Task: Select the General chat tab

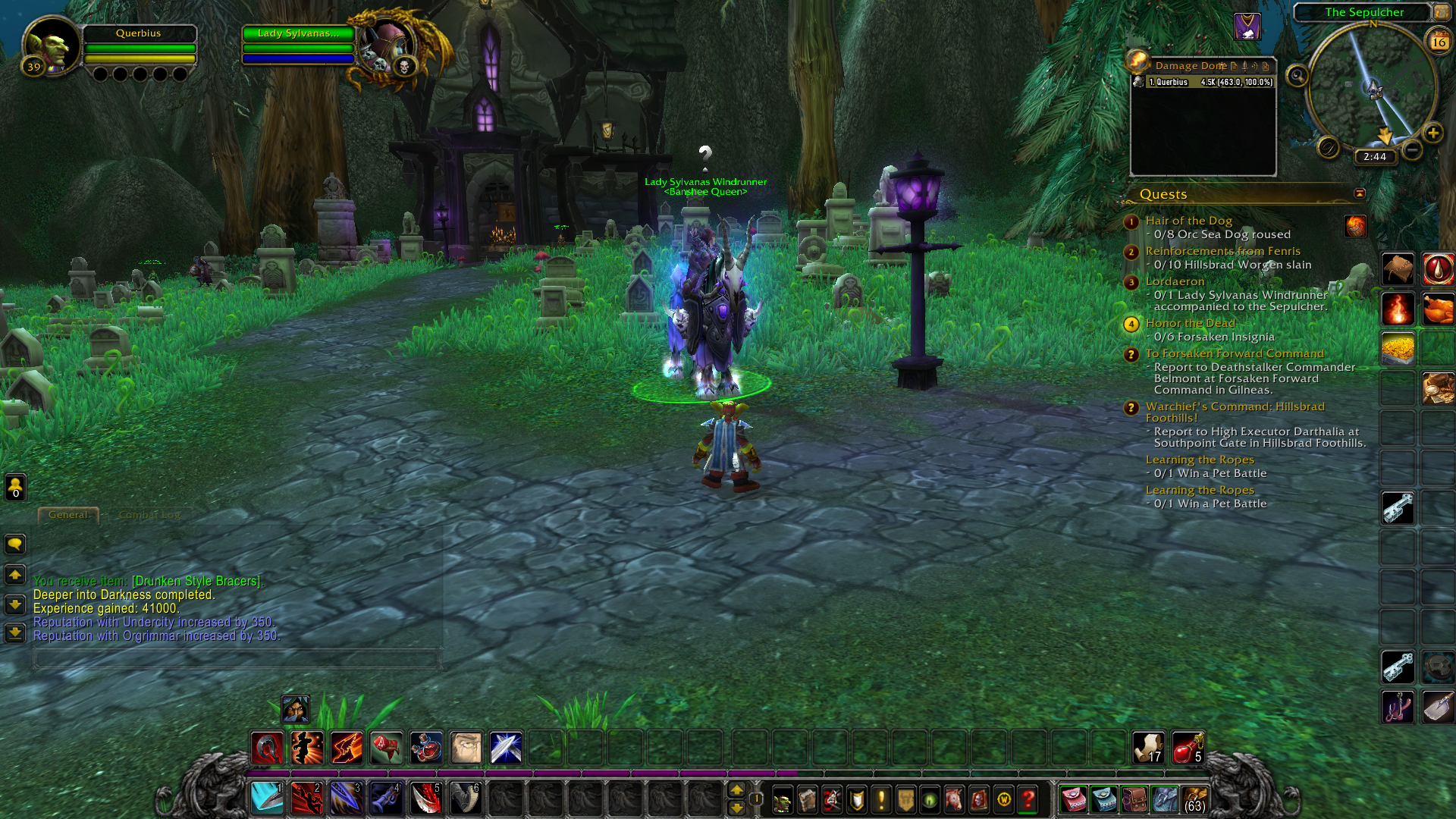Action: pos(68,515)
